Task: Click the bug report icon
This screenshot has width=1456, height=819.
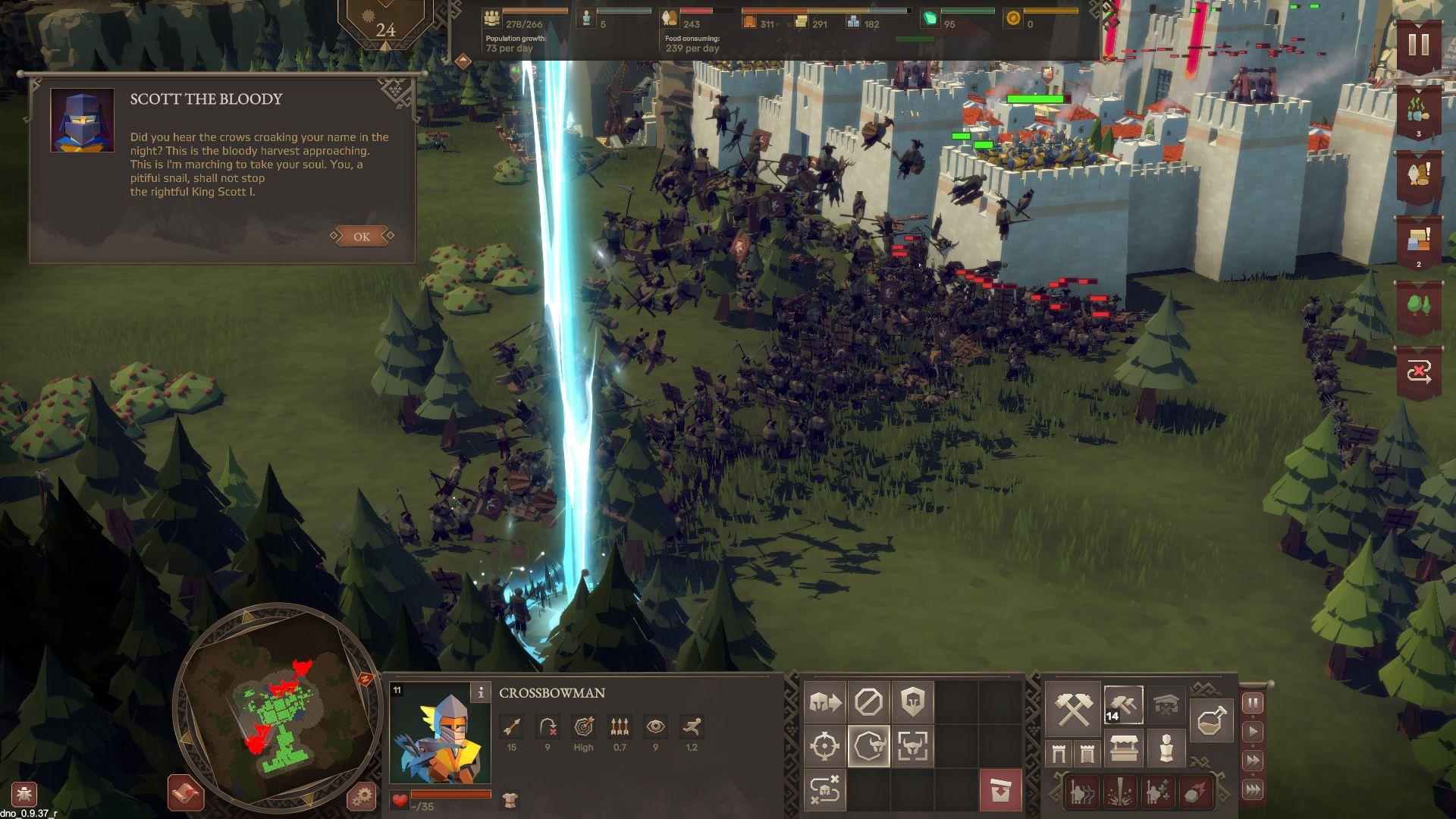Action: click(x=24, y=795)
